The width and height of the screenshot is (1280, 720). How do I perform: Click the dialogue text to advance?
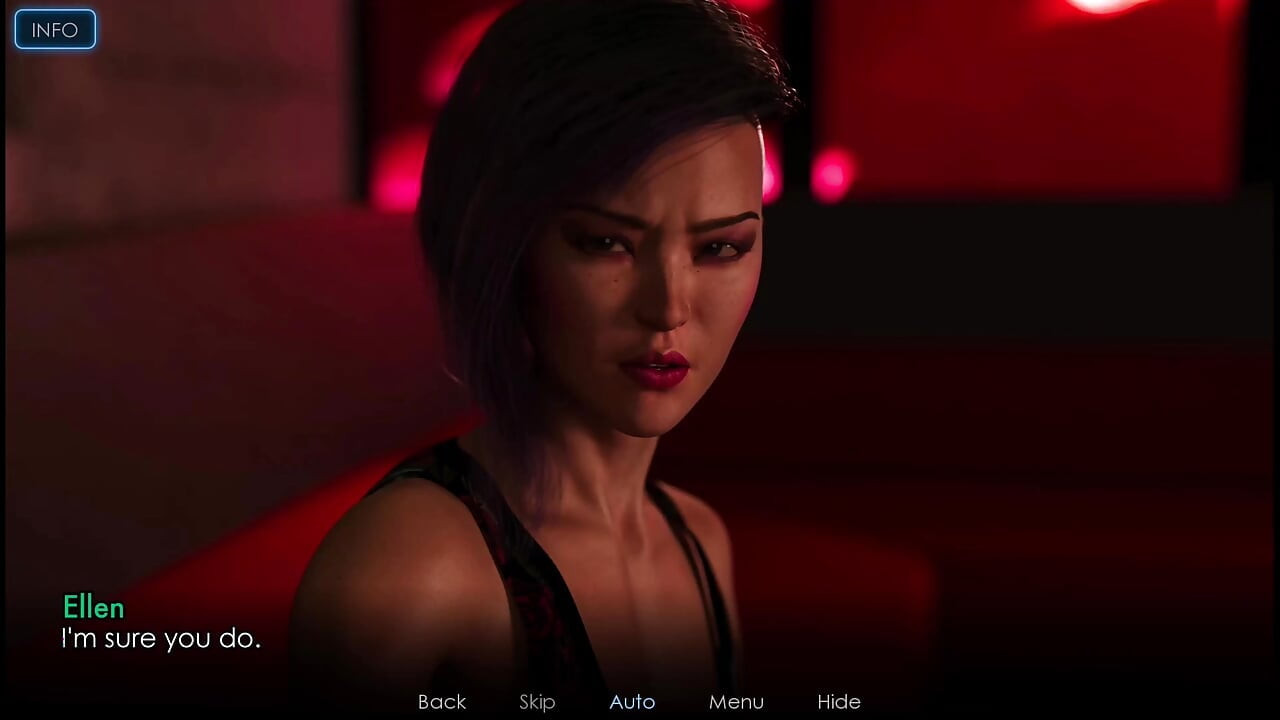162,640
